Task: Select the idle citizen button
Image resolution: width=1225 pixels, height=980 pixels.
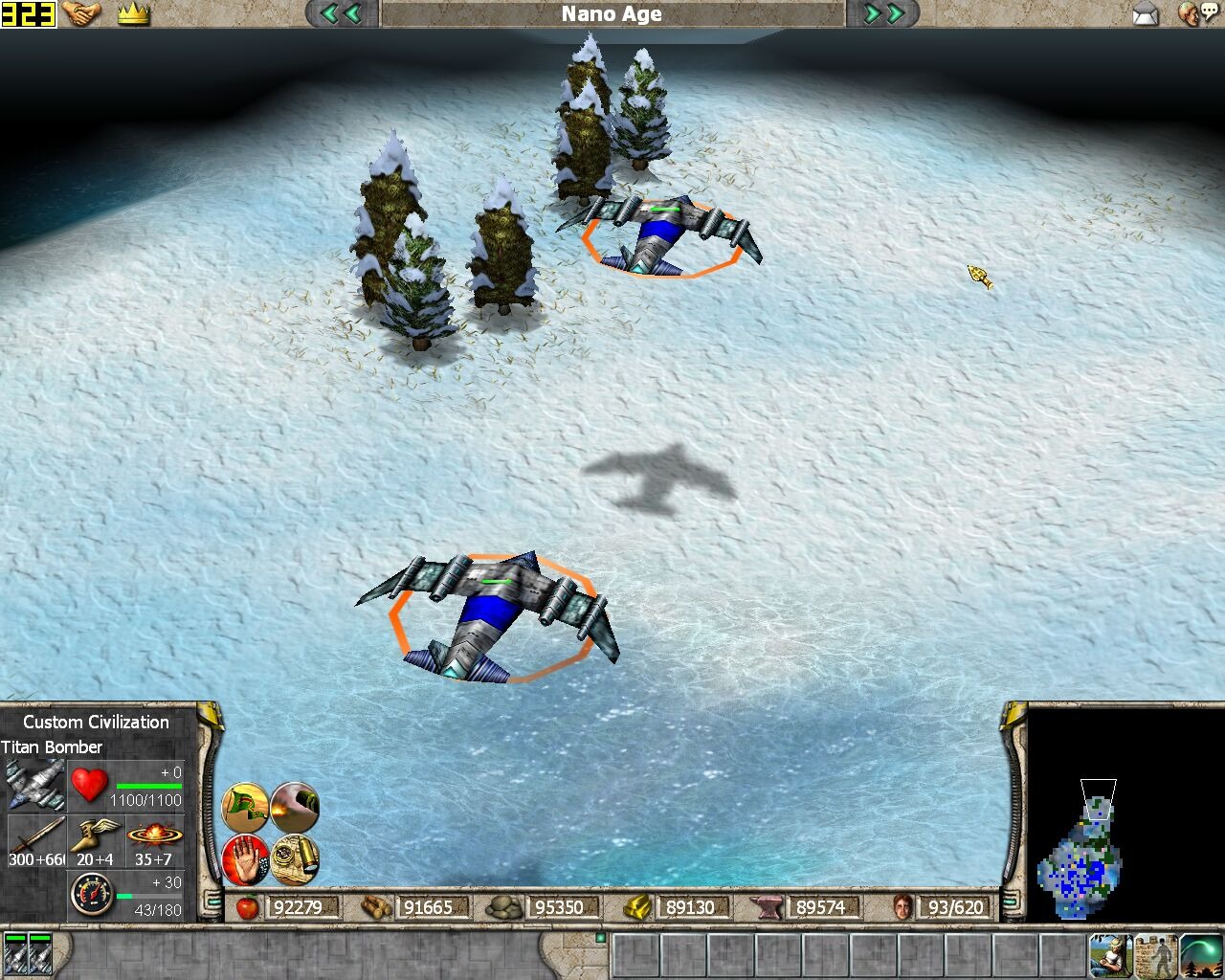Action: click(1110, 956)
